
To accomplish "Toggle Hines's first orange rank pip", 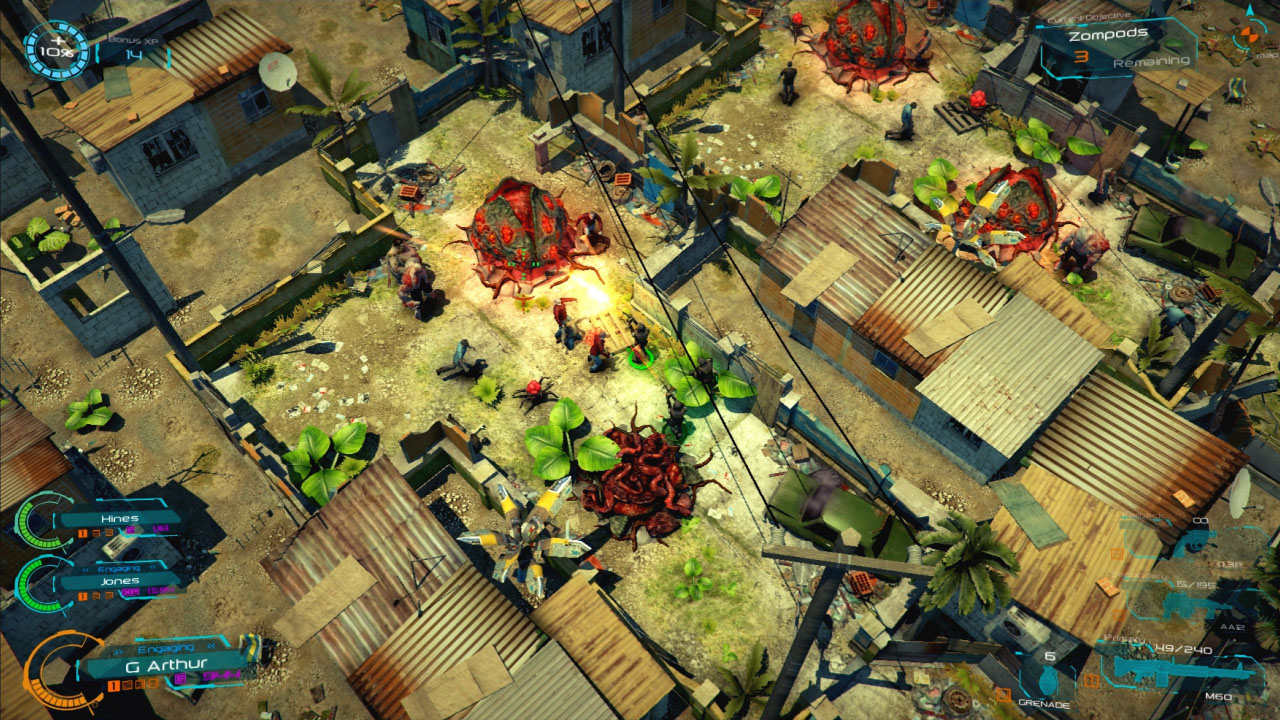I will (81, 533).
